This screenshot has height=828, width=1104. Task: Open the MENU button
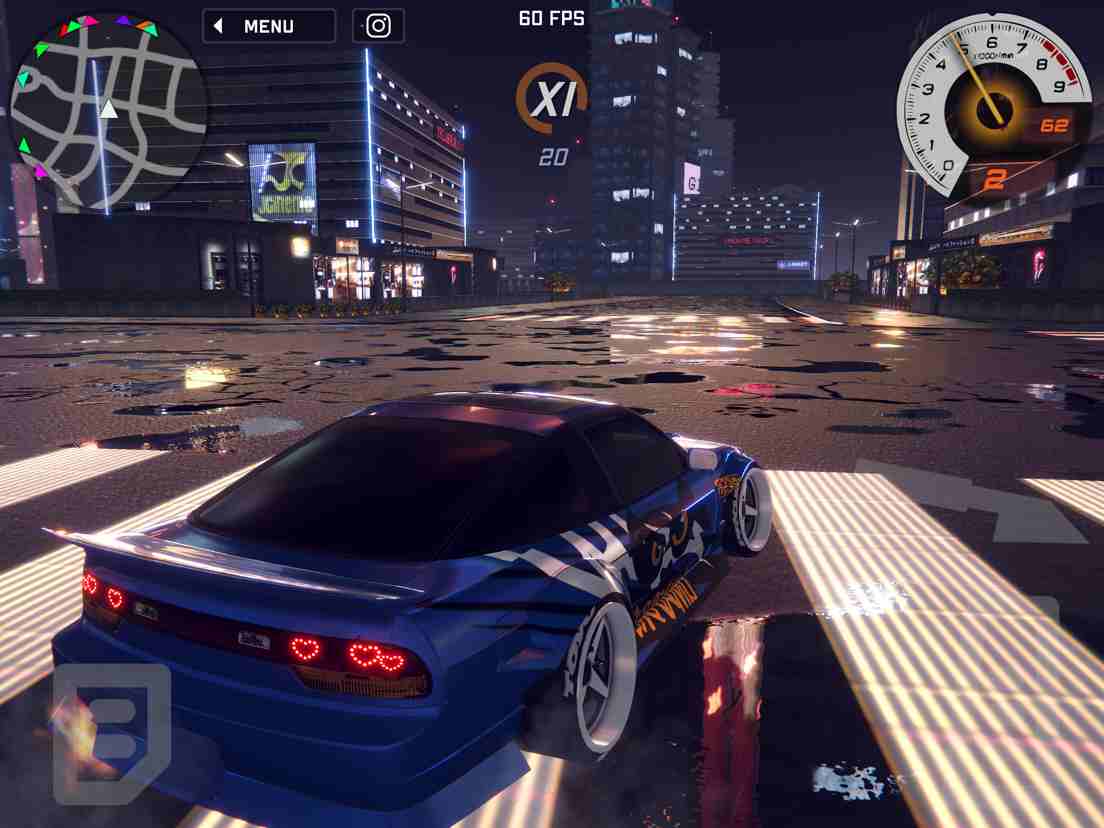click(269, 26)
